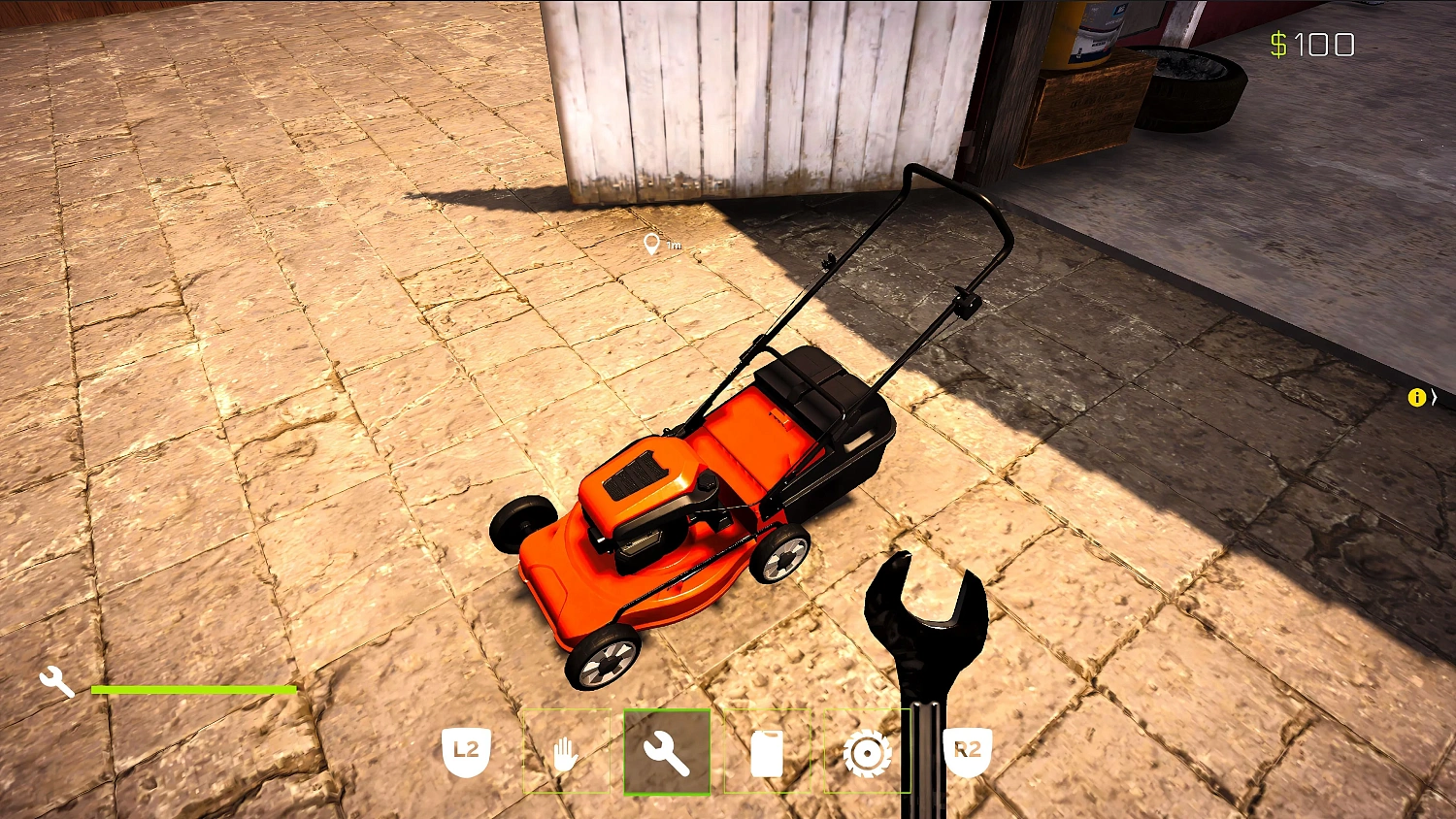Click the highlighted wrench tool slot frame
Screen dimensions: 1456x819
[x=667, y=752]
